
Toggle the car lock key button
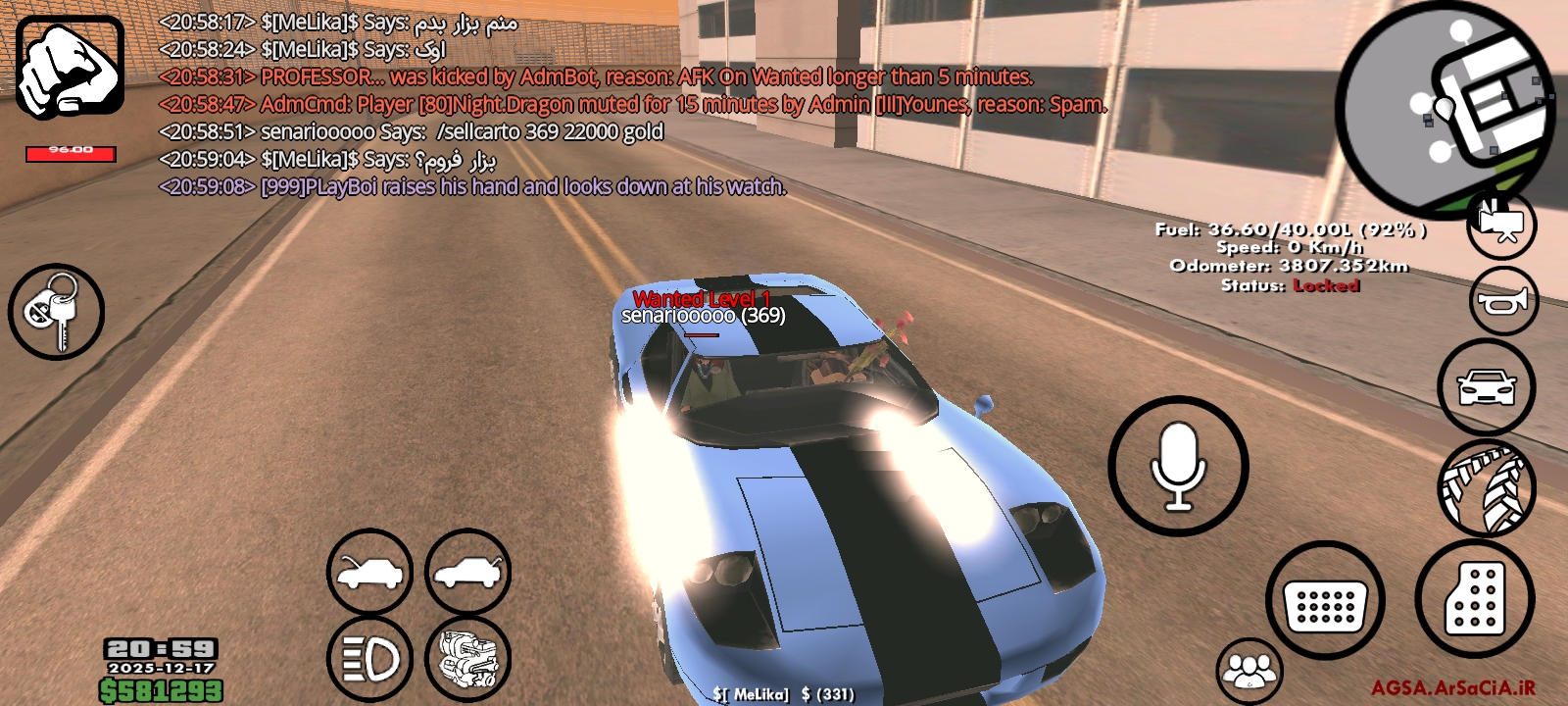pyautogui.click(x=56, y=312)
